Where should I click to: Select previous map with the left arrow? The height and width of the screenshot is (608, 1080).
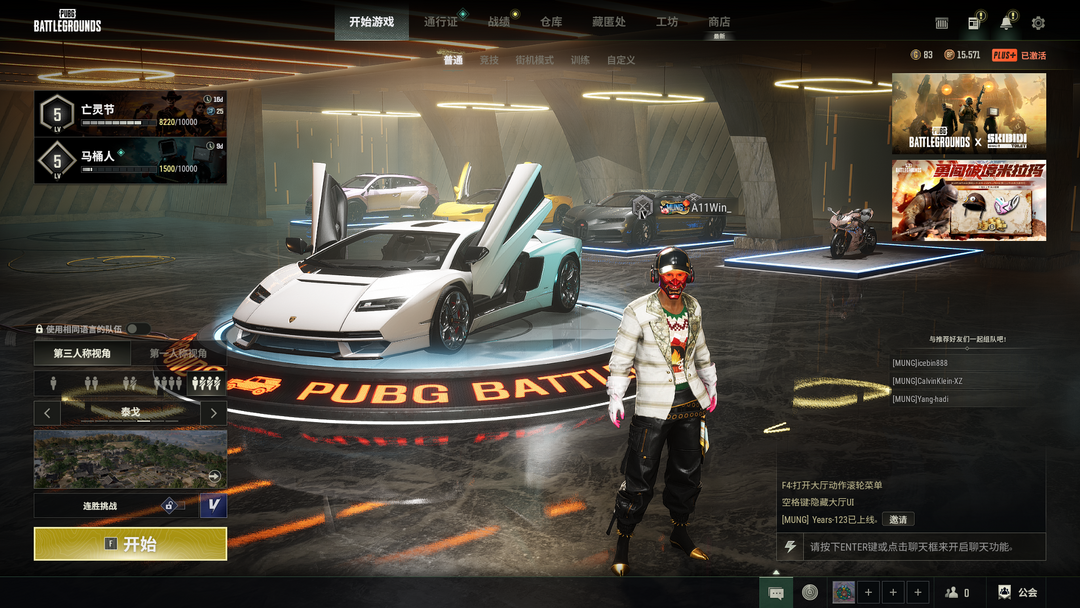[x=47, y=412]
